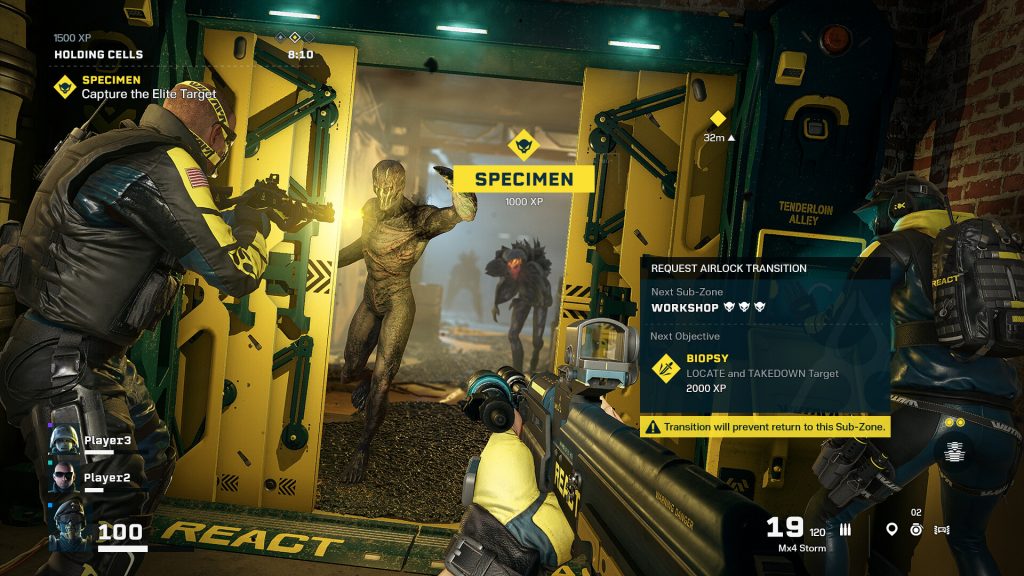Select the recon drone gadget icon
Viewport: 1024px width, 576px height.
(941, 530)
